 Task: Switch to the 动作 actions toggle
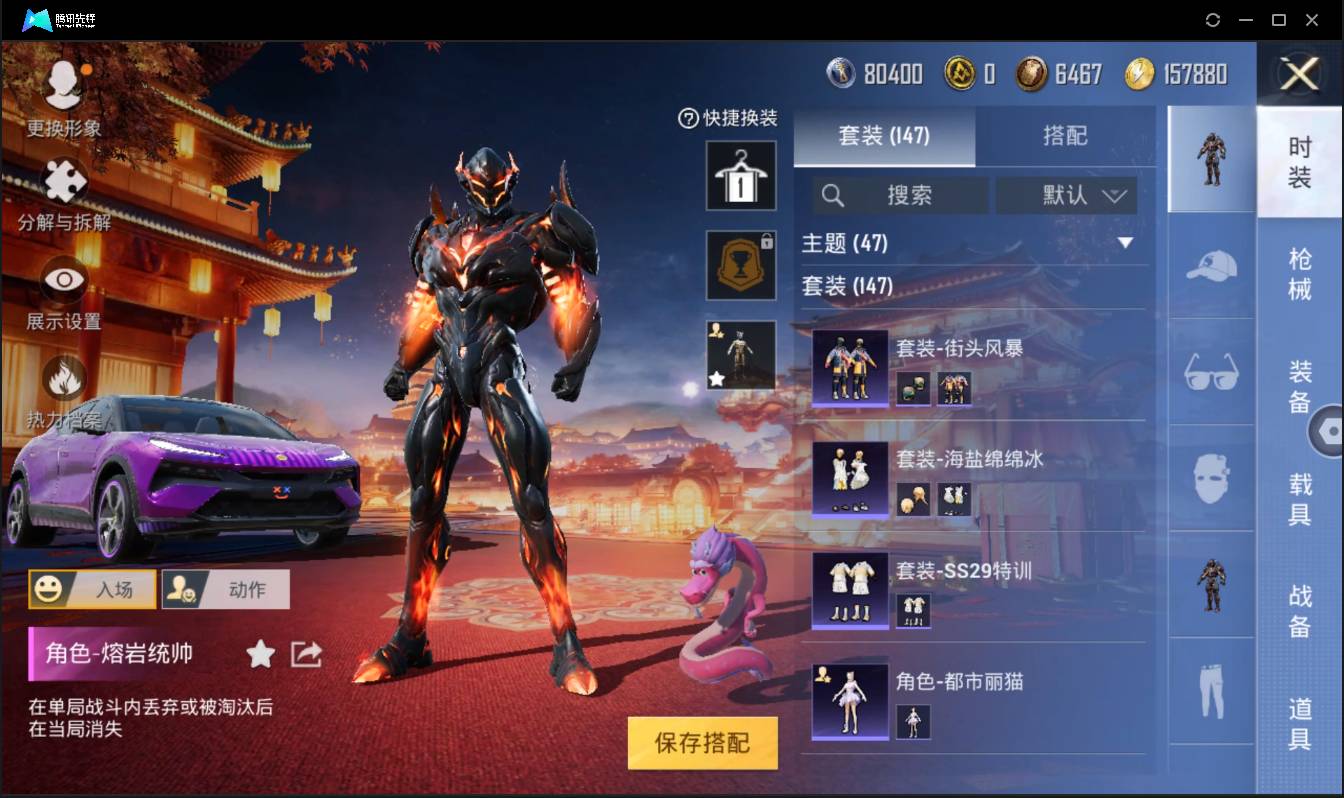(x=225, y=589)
